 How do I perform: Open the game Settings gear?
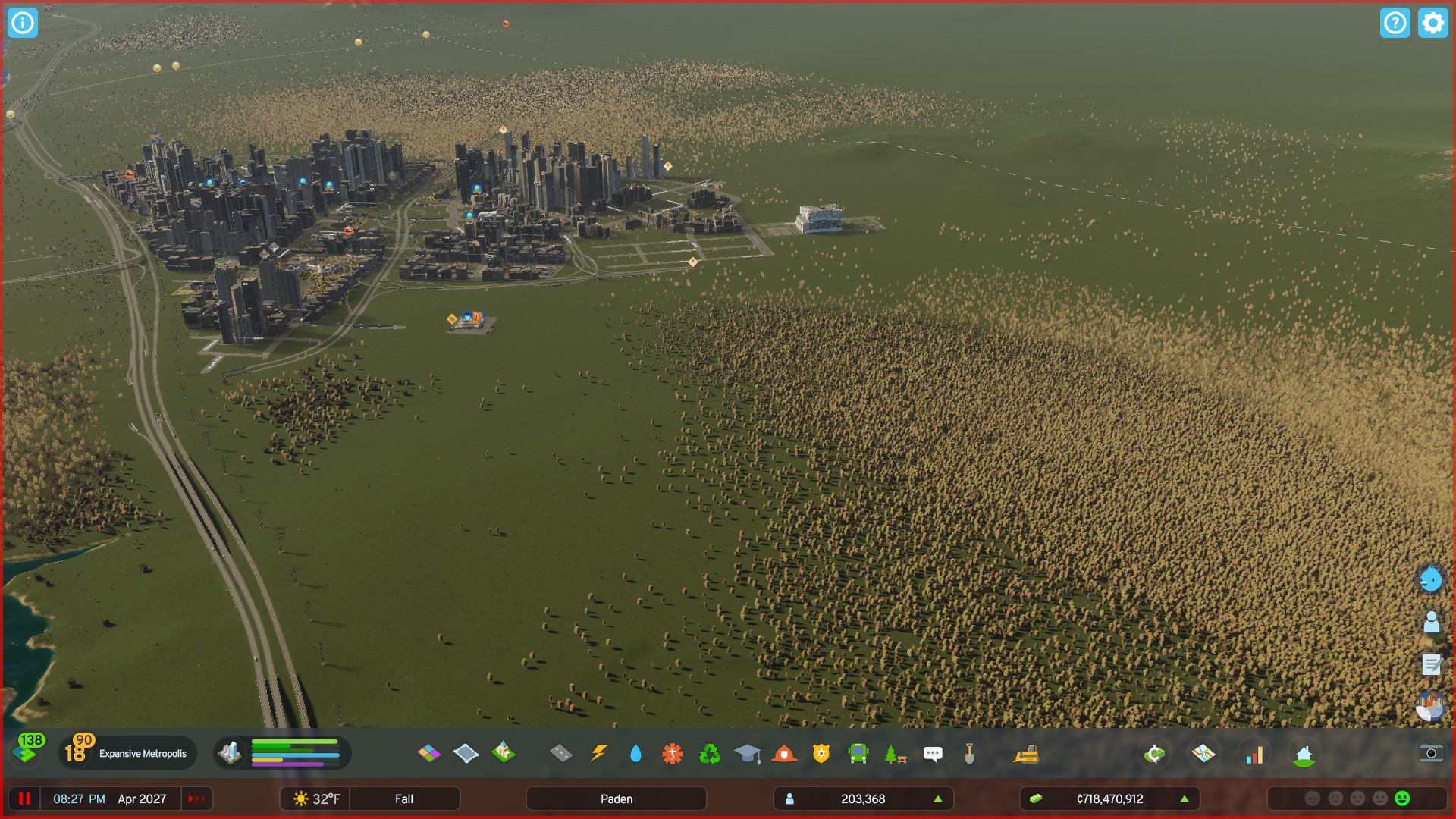[x=1432, y=24]
